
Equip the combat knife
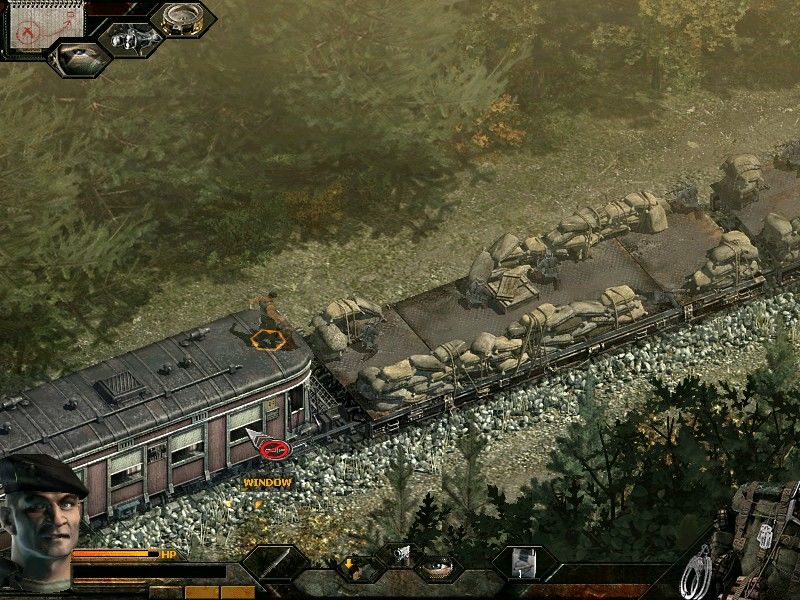tap(274, 568)
